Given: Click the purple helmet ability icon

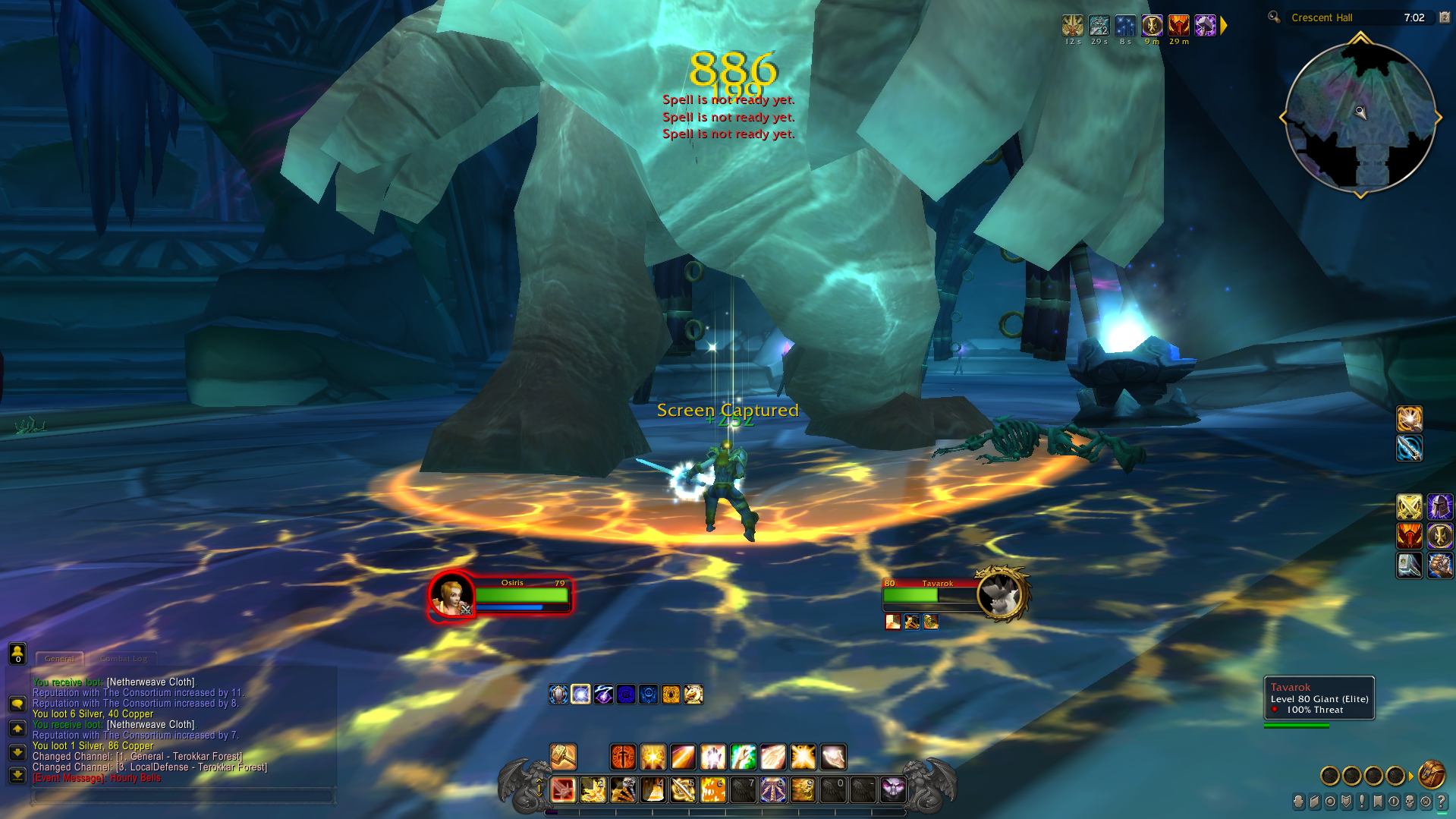Looking at the screenshot, I should click(x=1439, y=506).
